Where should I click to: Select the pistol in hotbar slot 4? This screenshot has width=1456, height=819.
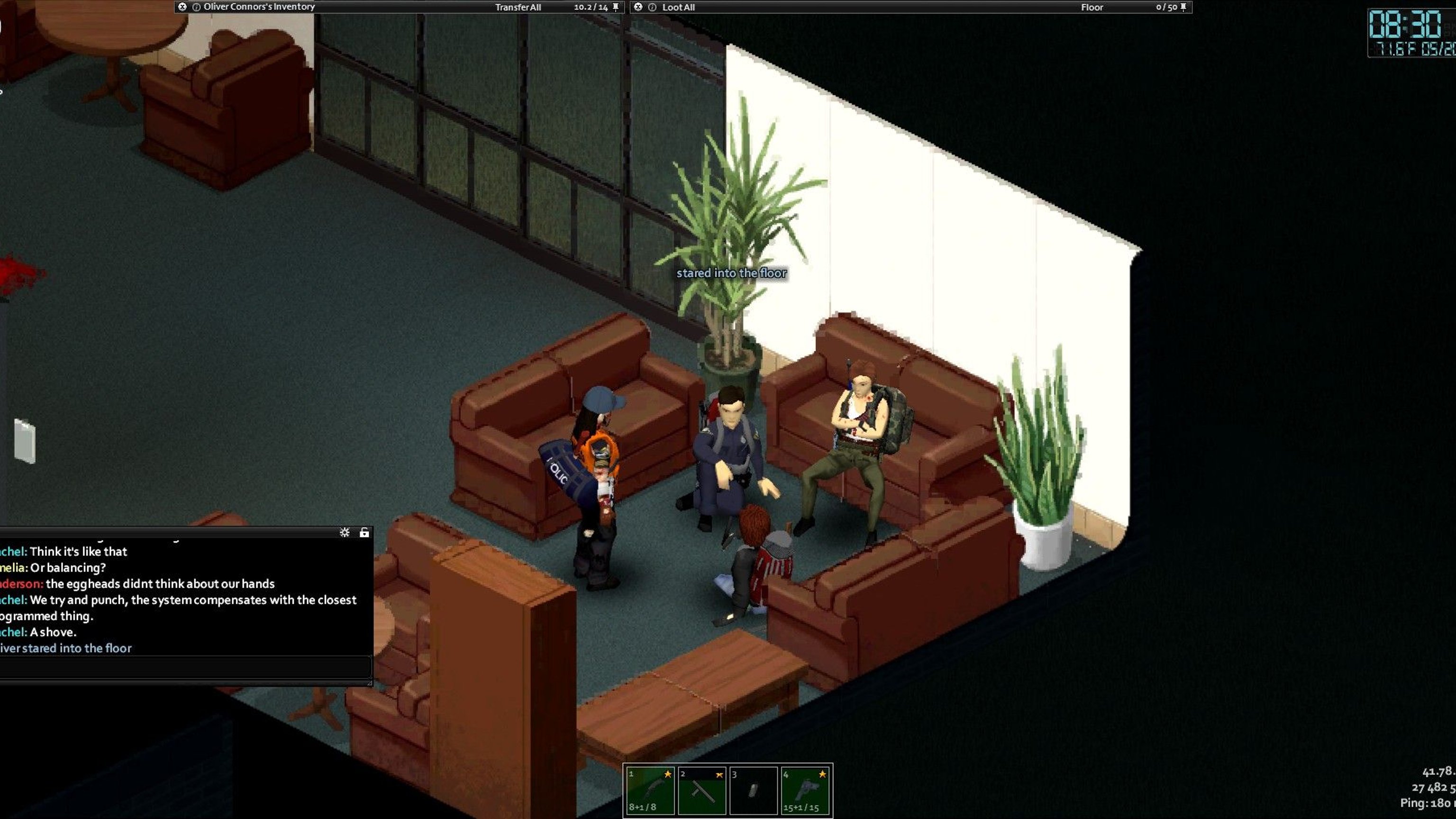pyautogui.click(x=805, y=790)
